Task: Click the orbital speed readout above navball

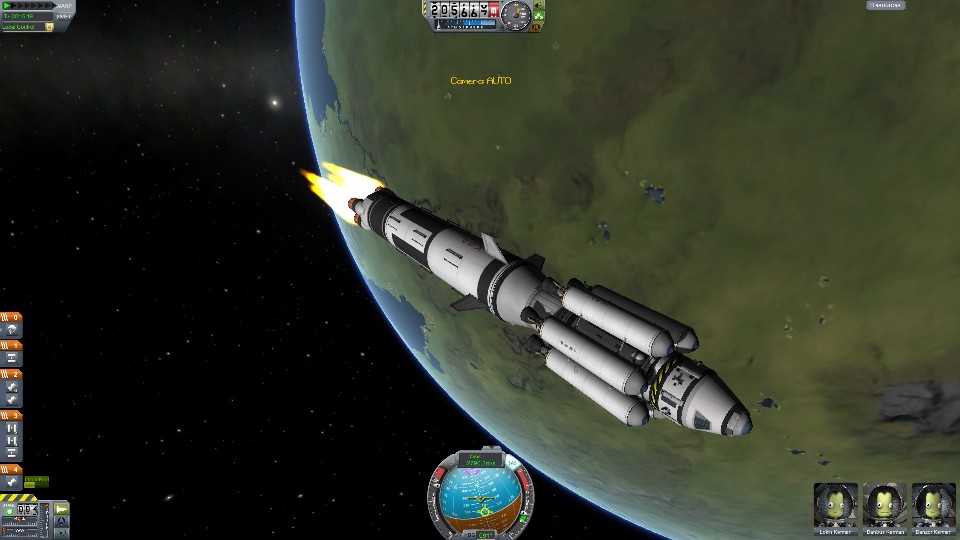Action: (x=480, y=460)
